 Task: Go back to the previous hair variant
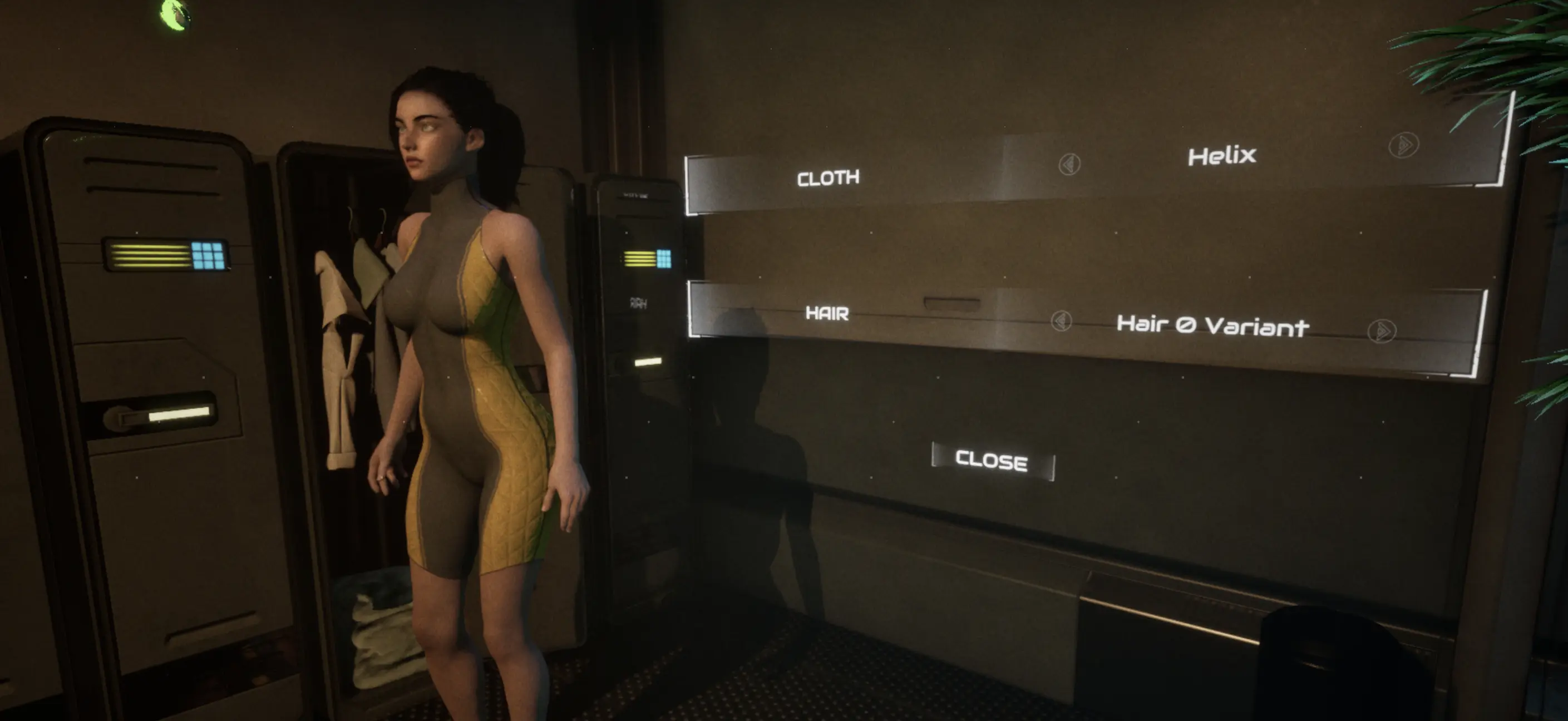pyautogui.click(x=1061, y=320)
